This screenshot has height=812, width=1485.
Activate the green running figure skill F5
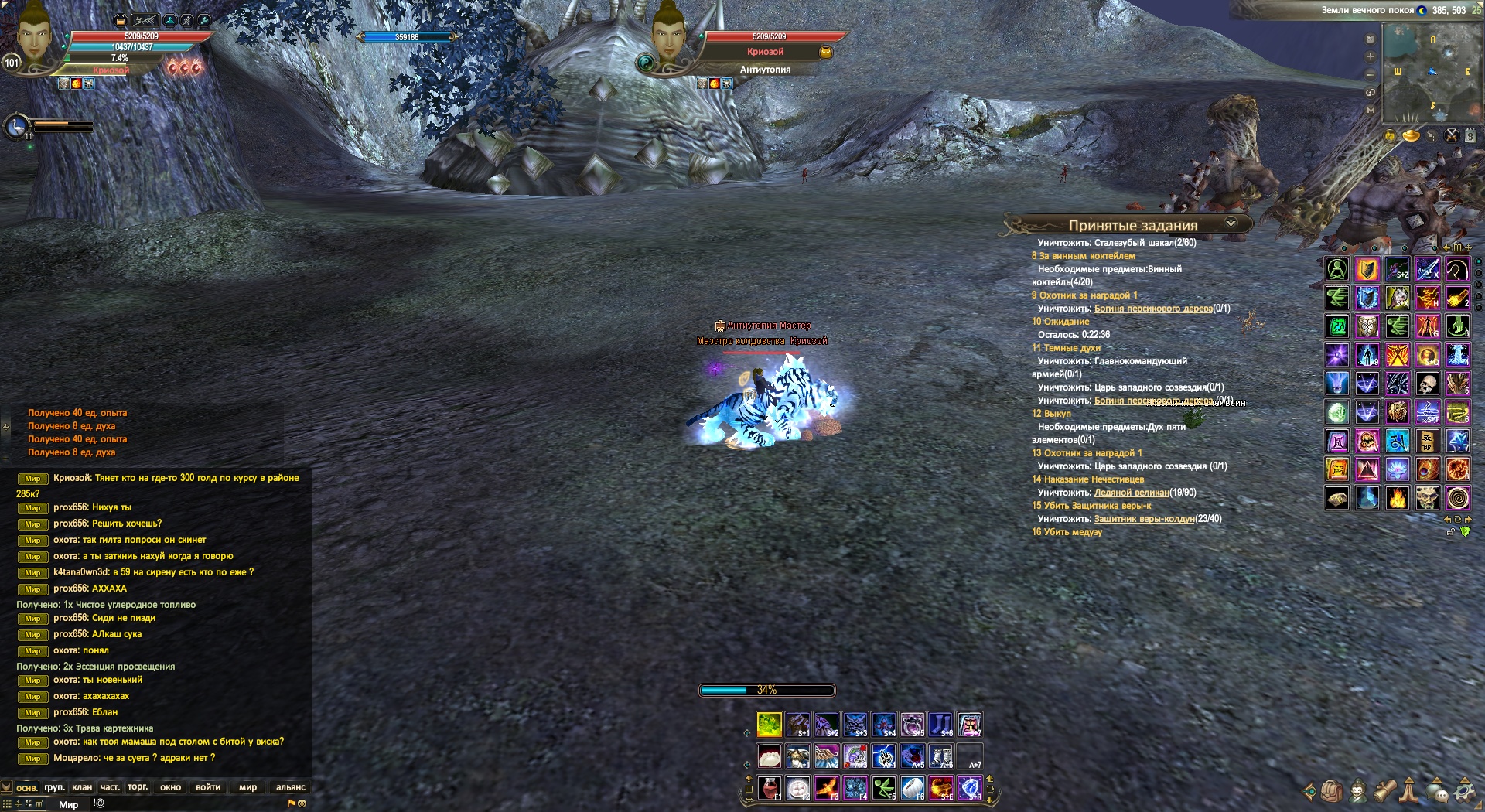(x=884, y=788)
